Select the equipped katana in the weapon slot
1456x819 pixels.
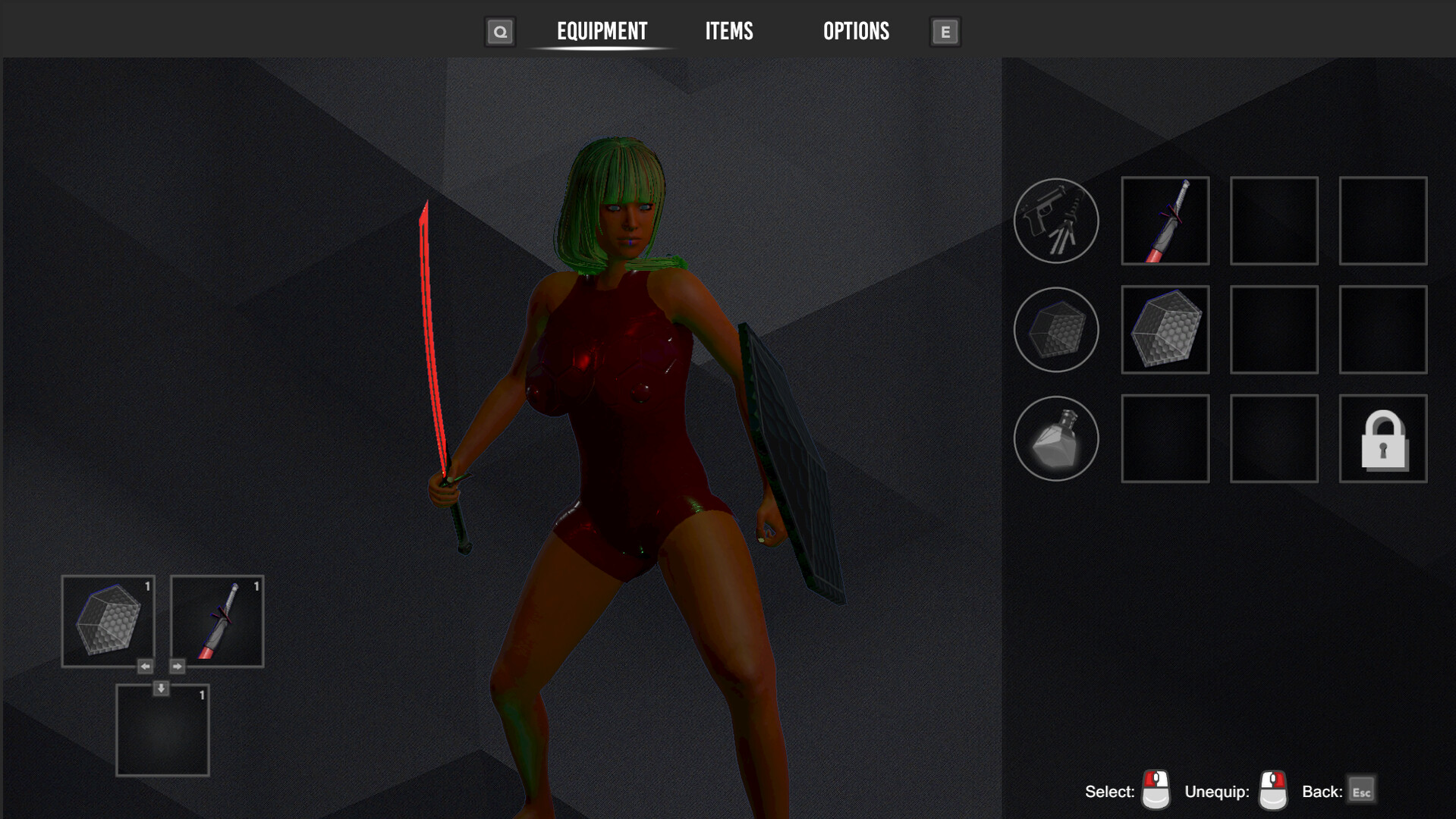coord(1165,220)
